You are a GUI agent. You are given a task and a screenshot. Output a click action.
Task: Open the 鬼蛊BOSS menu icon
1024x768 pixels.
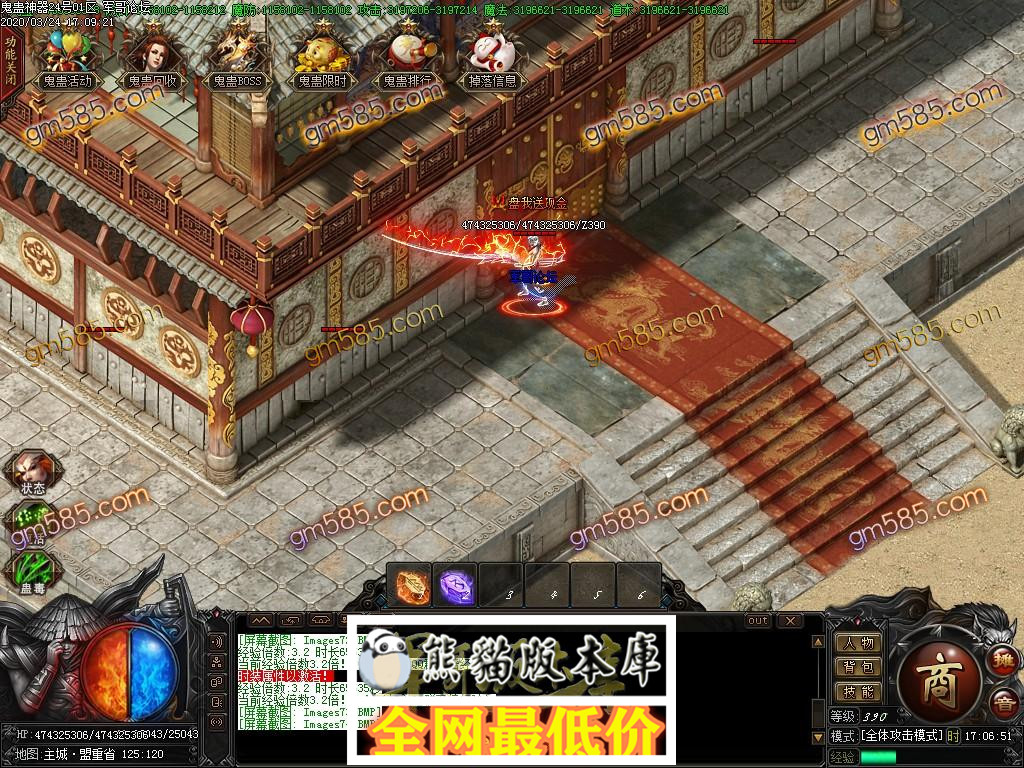point(237,58)
